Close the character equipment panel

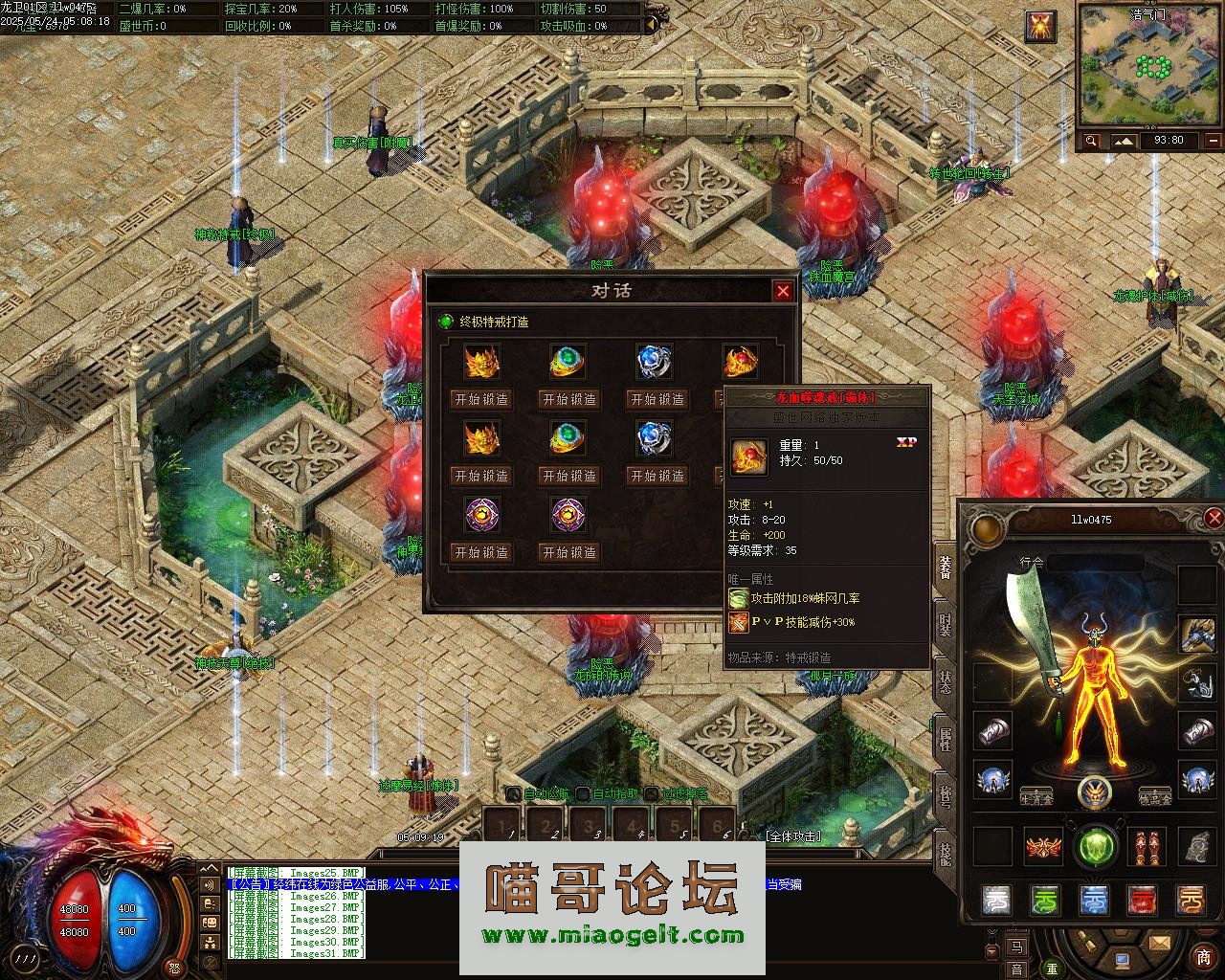tap(1214, 519)
